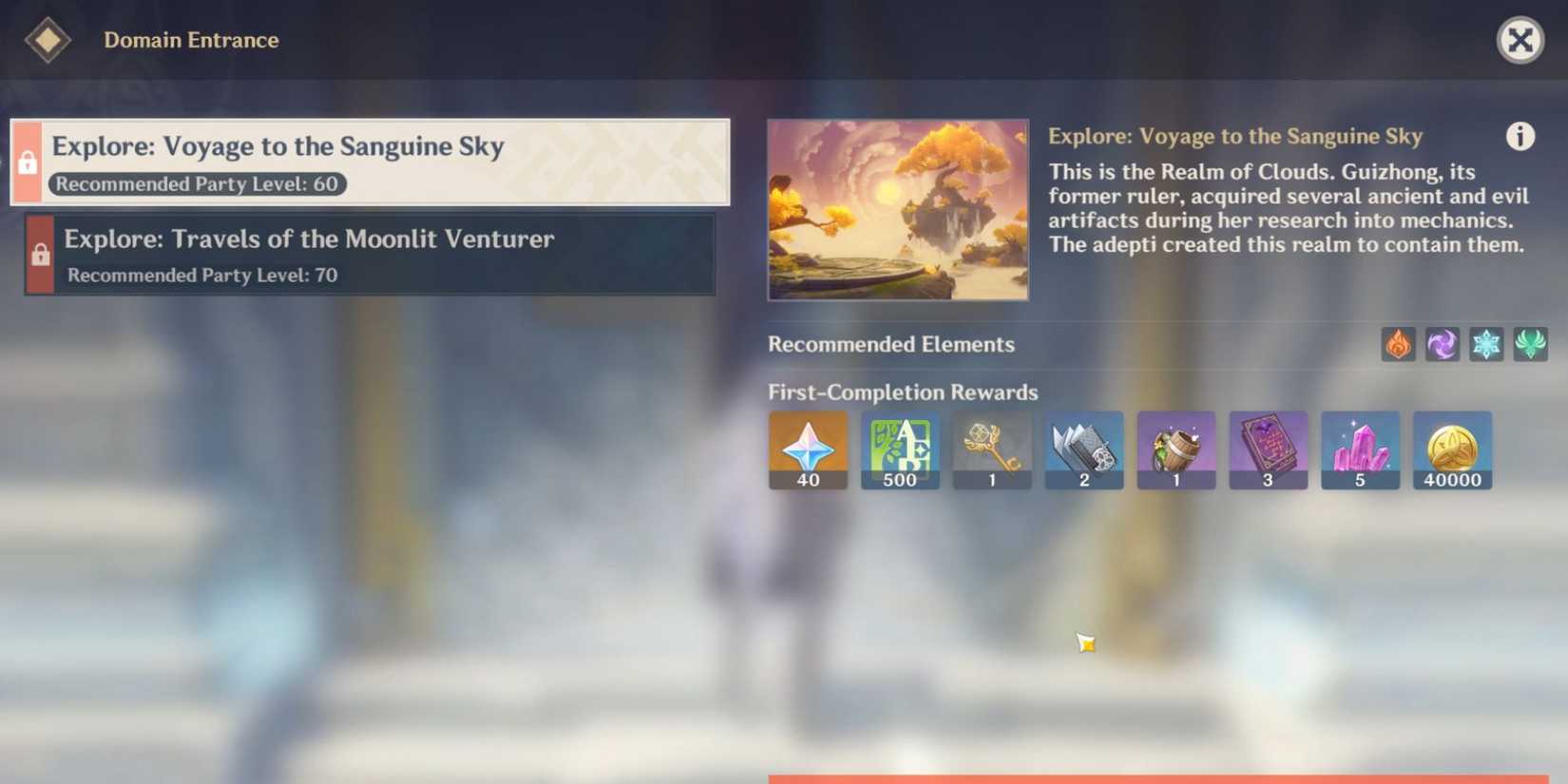The height and width of the screenshot is (784, 1568).
Task: Close the Domain Entrance panel
Action: pos(1521,40)
